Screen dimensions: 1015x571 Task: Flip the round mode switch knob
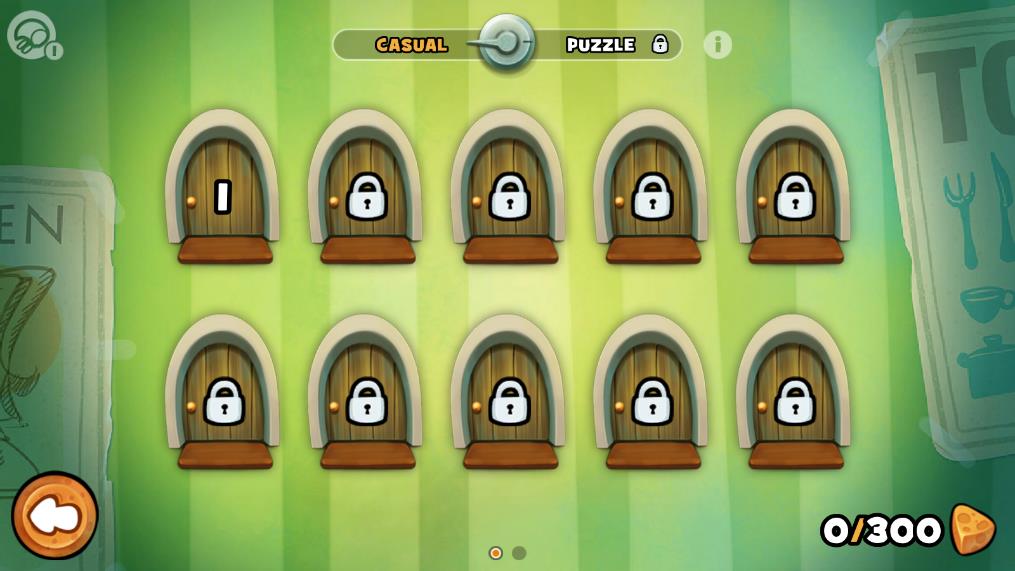tap(506, 42)
